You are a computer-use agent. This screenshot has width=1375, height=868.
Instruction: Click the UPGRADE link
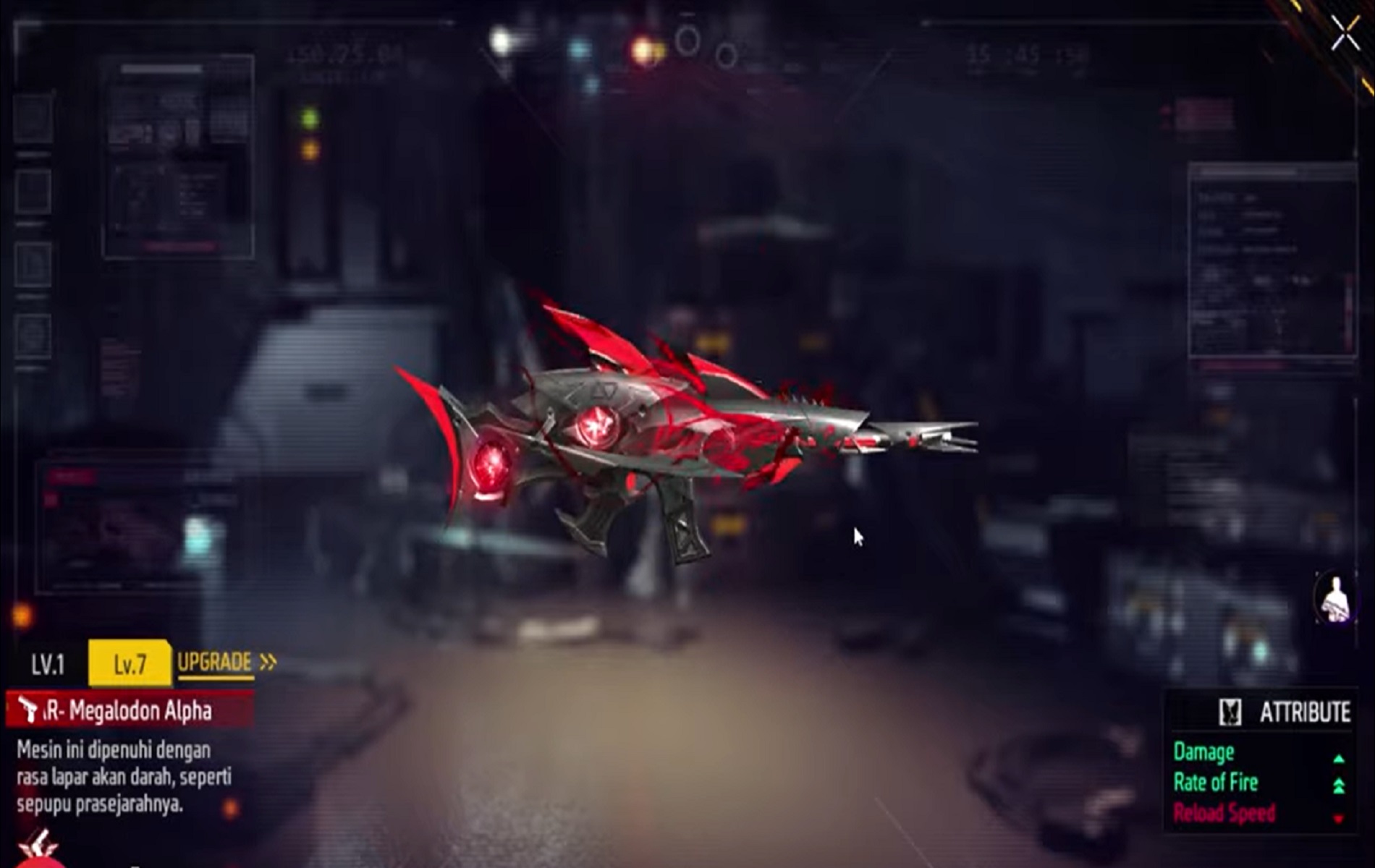pyautogui.click(x=214, y=661)
